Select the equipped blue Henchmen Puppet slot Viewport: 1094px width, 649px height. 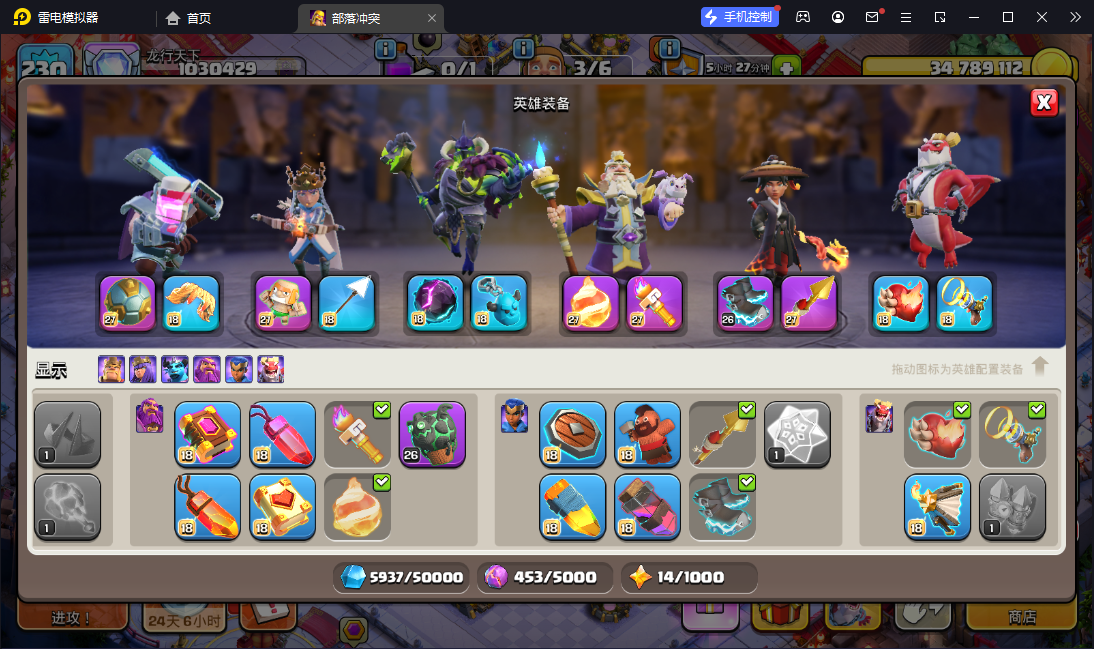pos(498,302)
